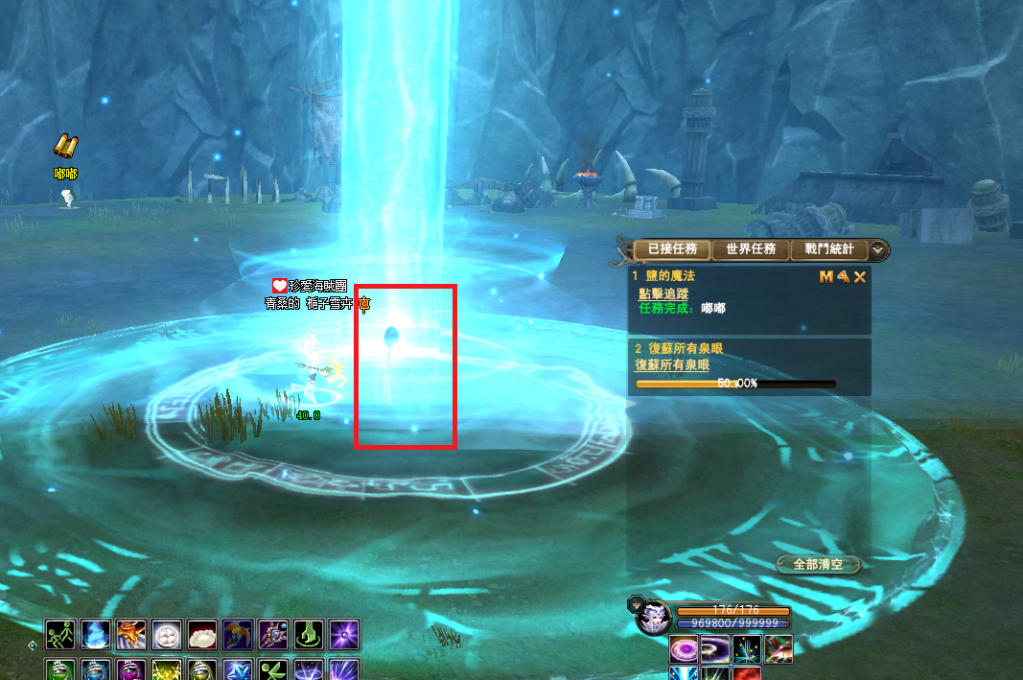Activate the green hand skill icon
The image size is (1023, 680).
[x=308, y=635]
